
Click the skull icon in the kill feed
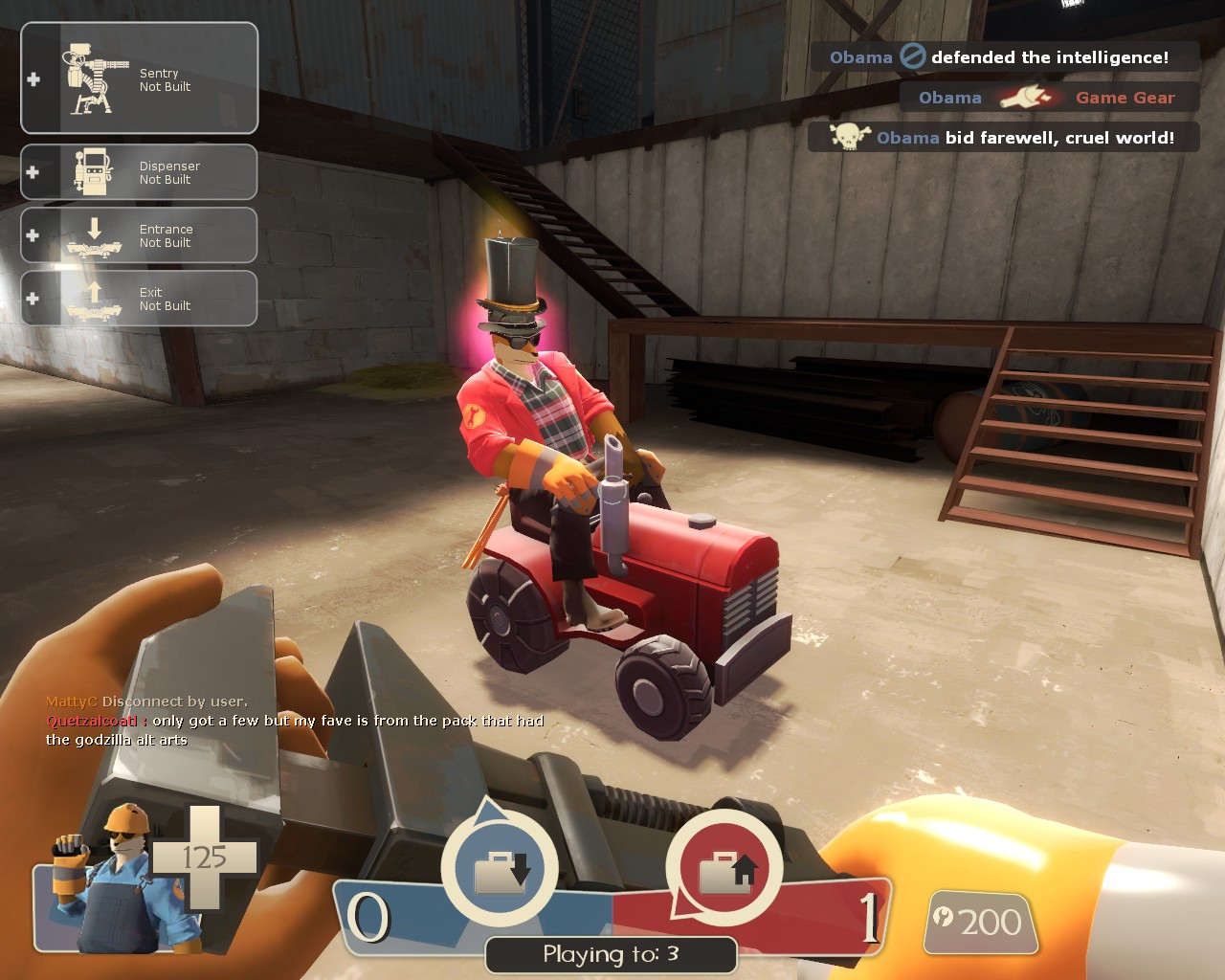click(x=847, y=137)
